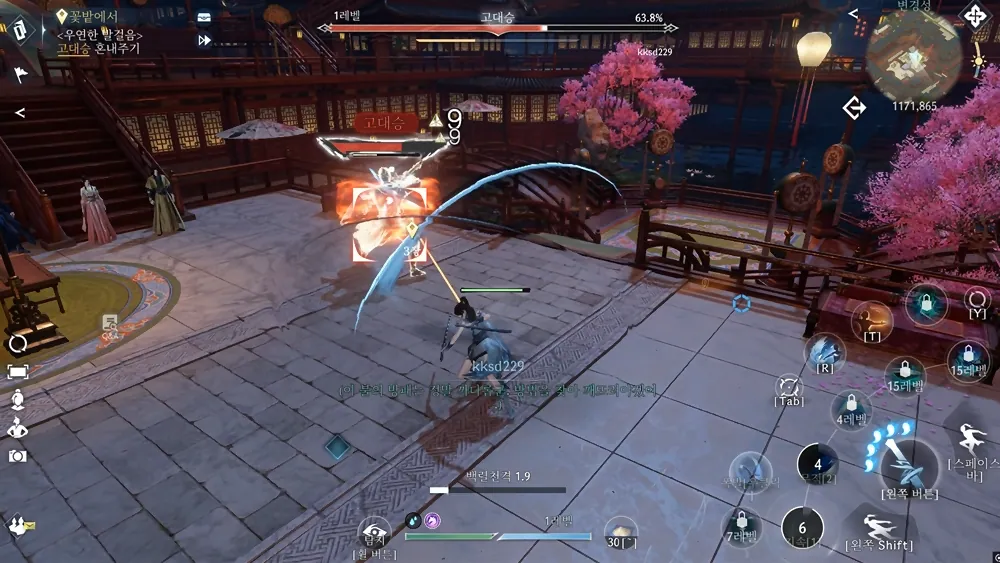Viewport: 1000px width, 563px height.
Task: Open the camera screenshot mode icon
Action: (18, 455)
